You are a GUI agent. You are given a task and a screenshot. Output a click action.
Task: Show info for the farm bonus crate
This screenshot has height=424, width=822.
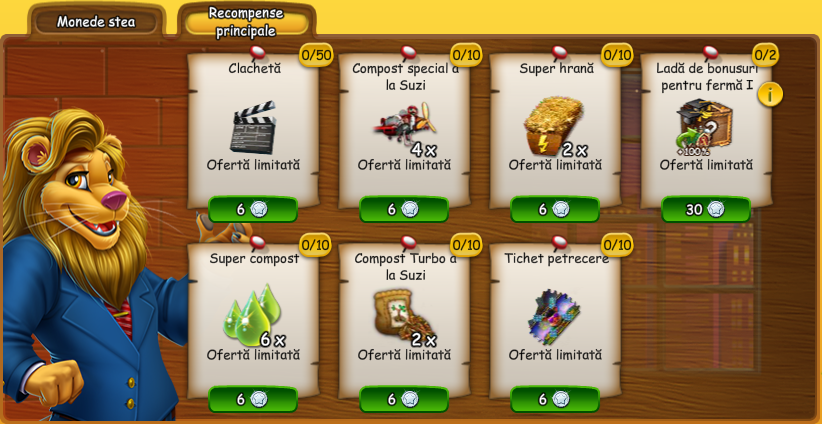(770, 94)
